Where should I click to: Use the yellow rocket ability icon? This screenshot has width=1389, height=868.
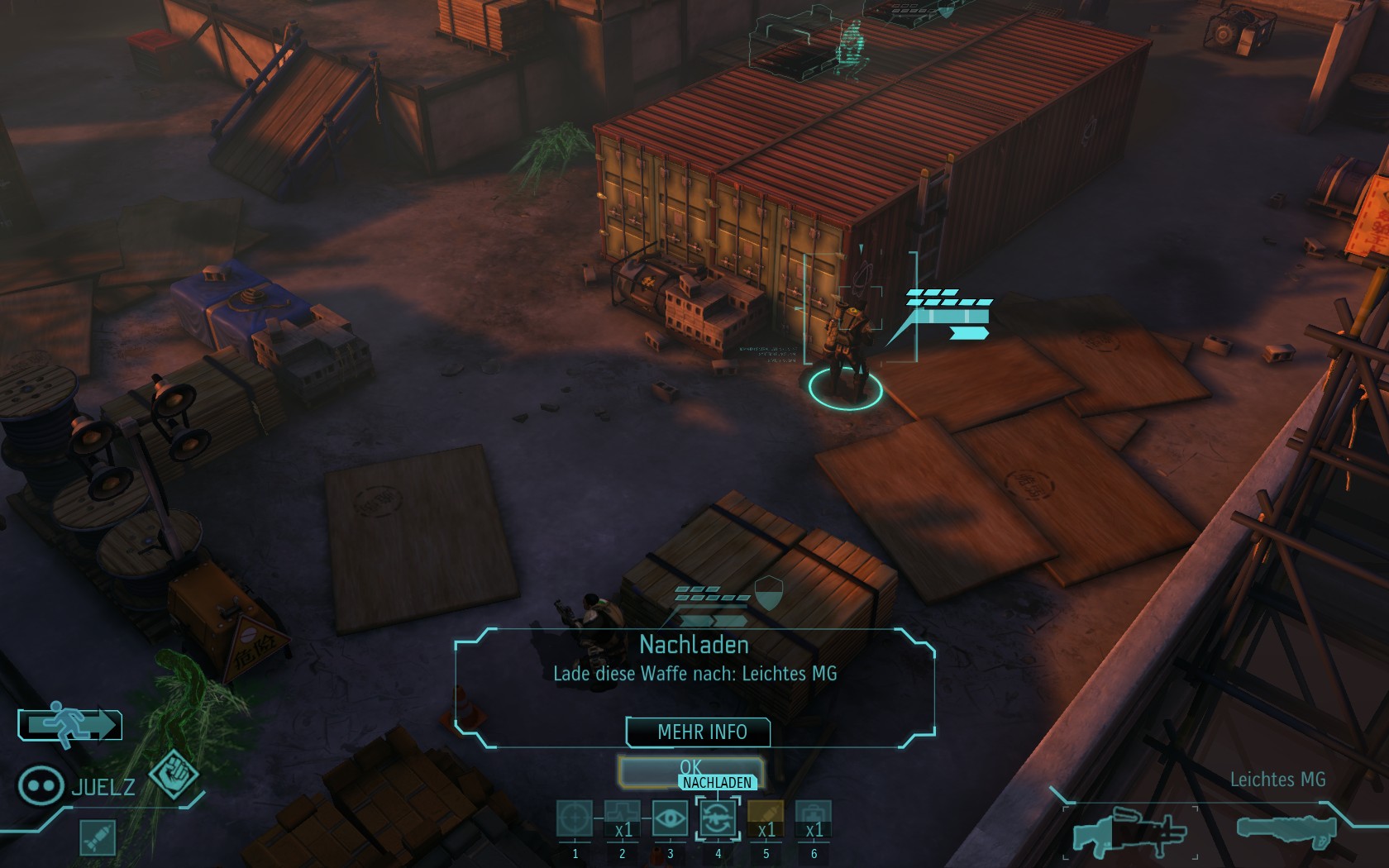point(766,819)
